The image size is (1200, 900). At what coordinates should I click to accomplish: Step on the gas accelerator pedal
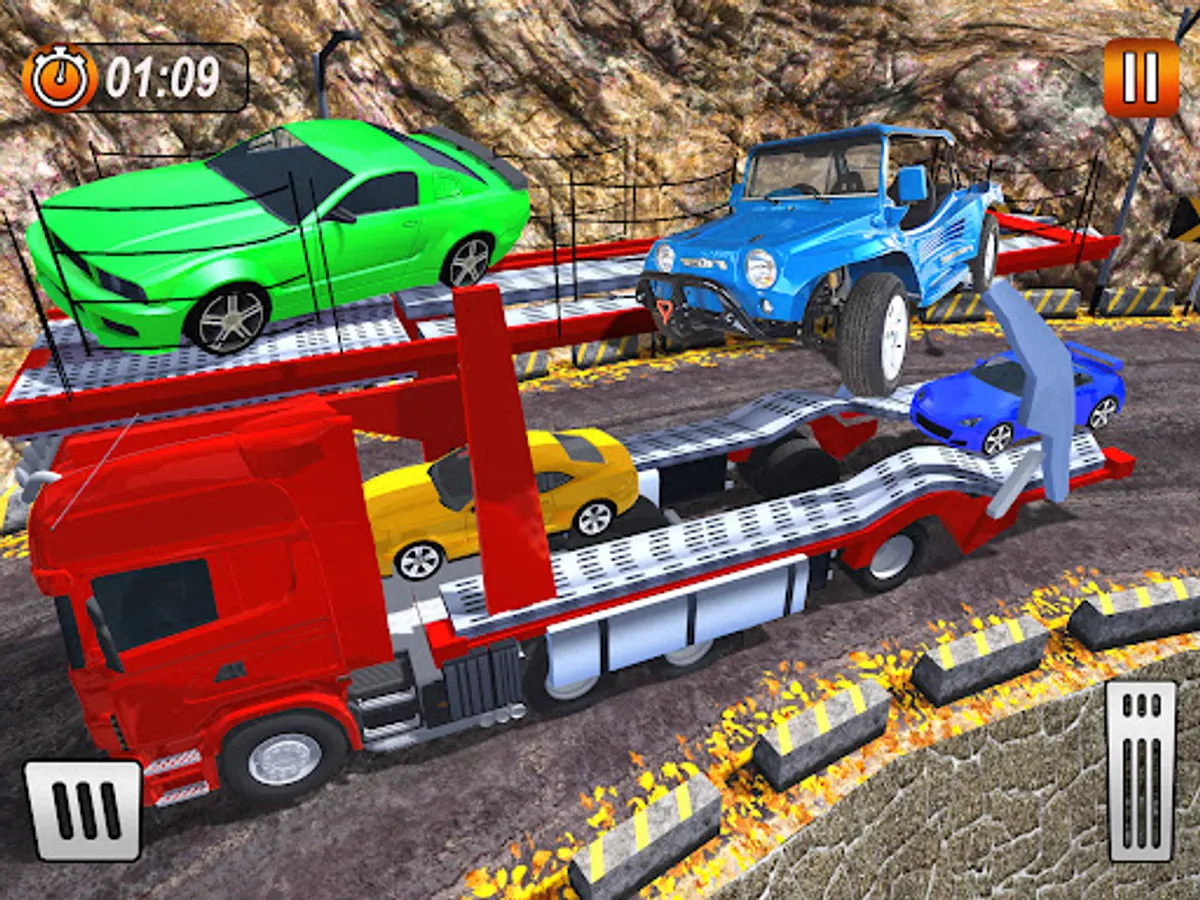tap(1141, 770)
